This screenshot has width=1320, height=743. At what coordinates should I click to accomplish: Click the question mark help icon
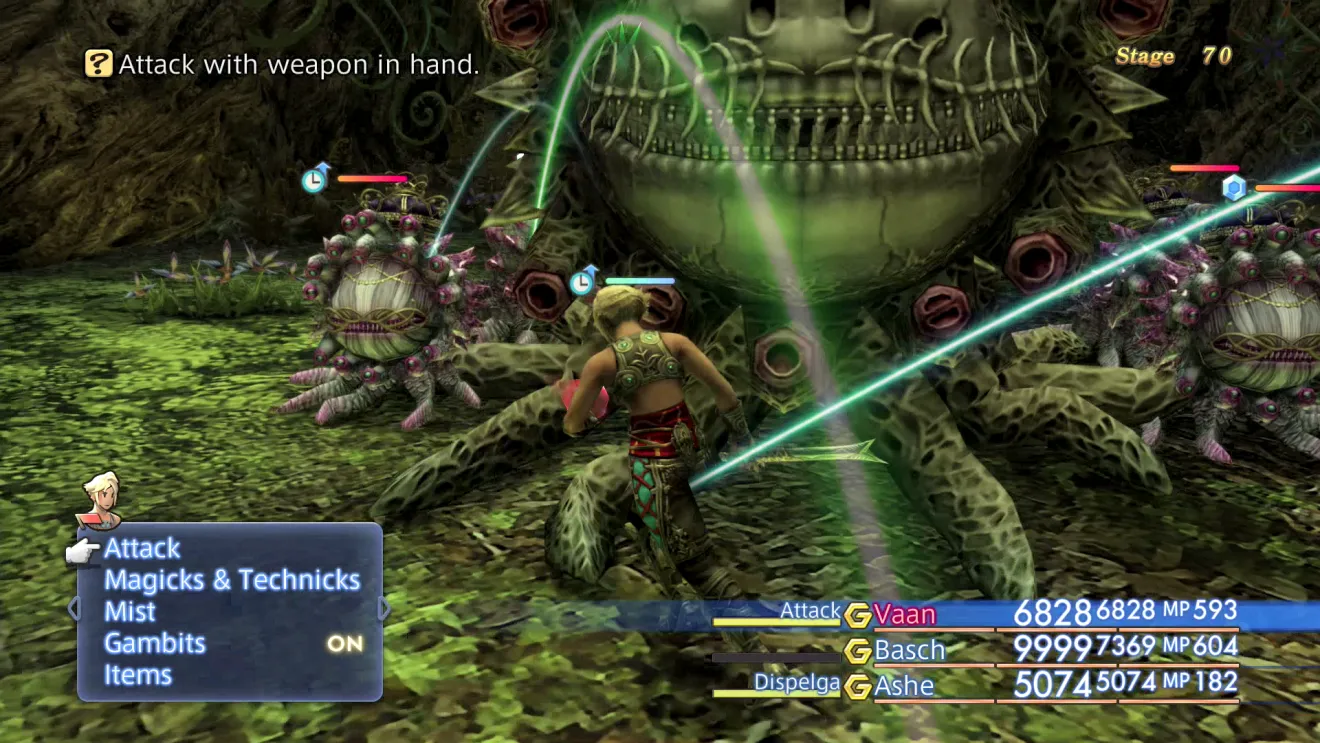(99, 65)
